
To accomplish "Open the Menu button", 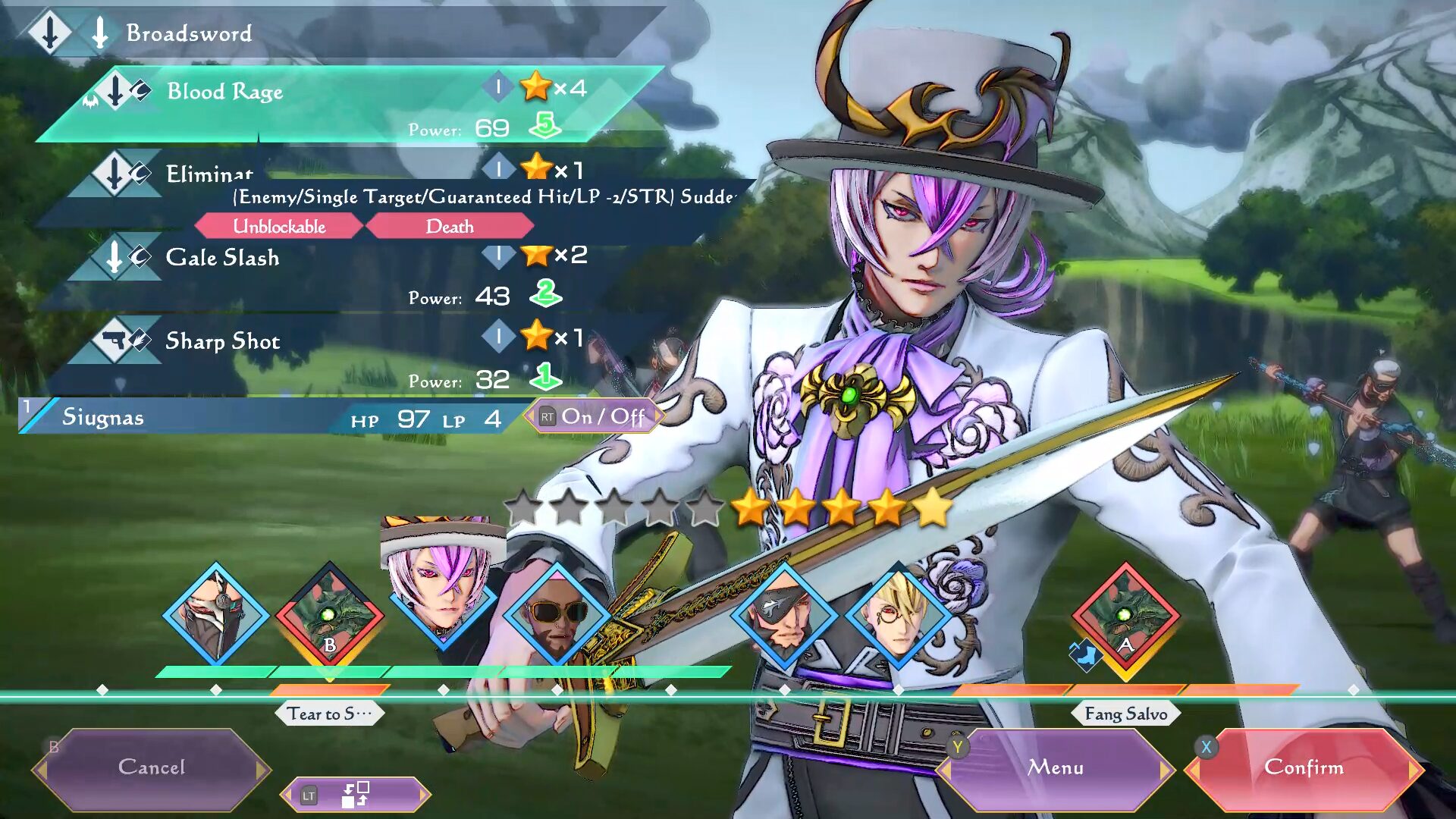I will [1055, 767].
